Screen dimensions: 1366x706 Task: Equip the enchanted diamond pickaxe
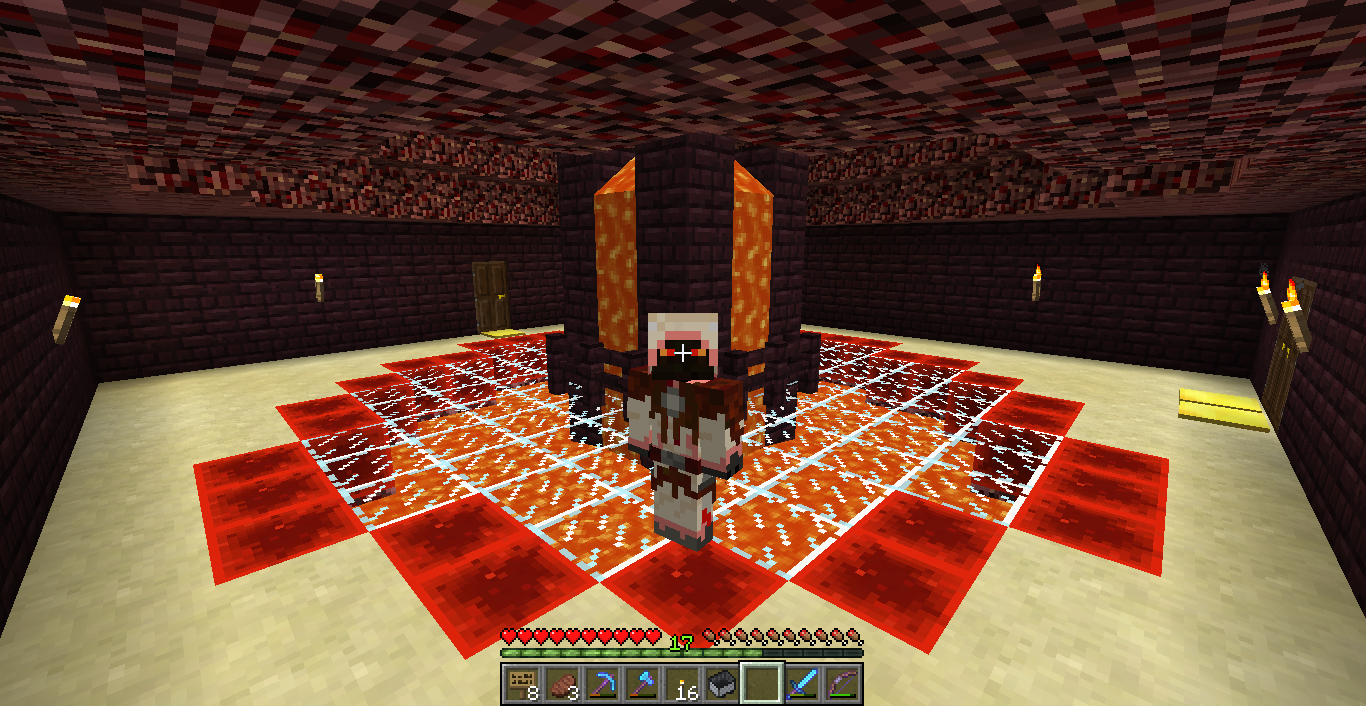602,684
